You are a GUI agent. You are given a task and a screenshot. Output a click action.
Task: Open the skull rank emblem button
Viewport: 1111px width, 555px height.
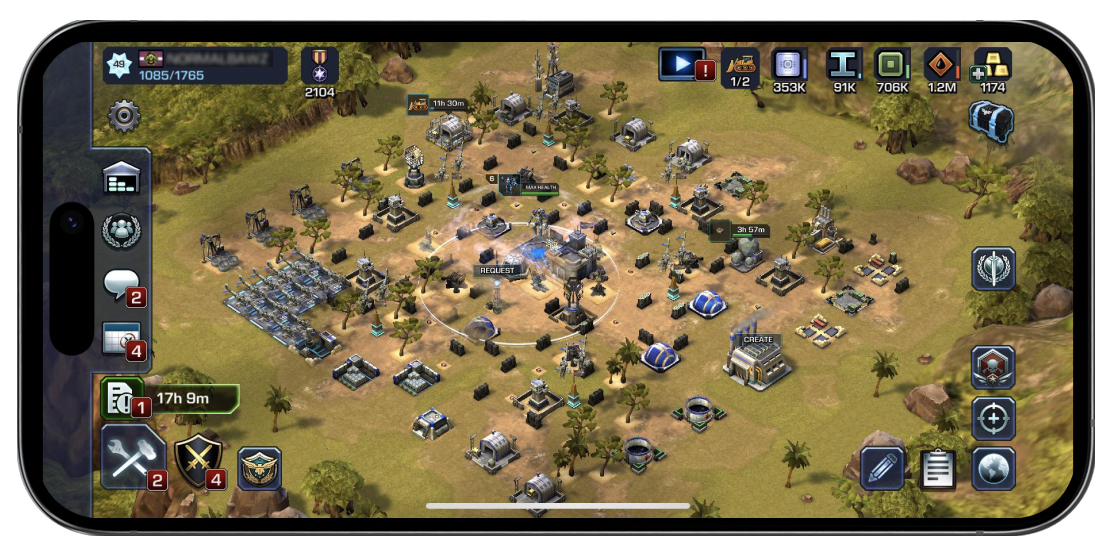coord(993,367)
